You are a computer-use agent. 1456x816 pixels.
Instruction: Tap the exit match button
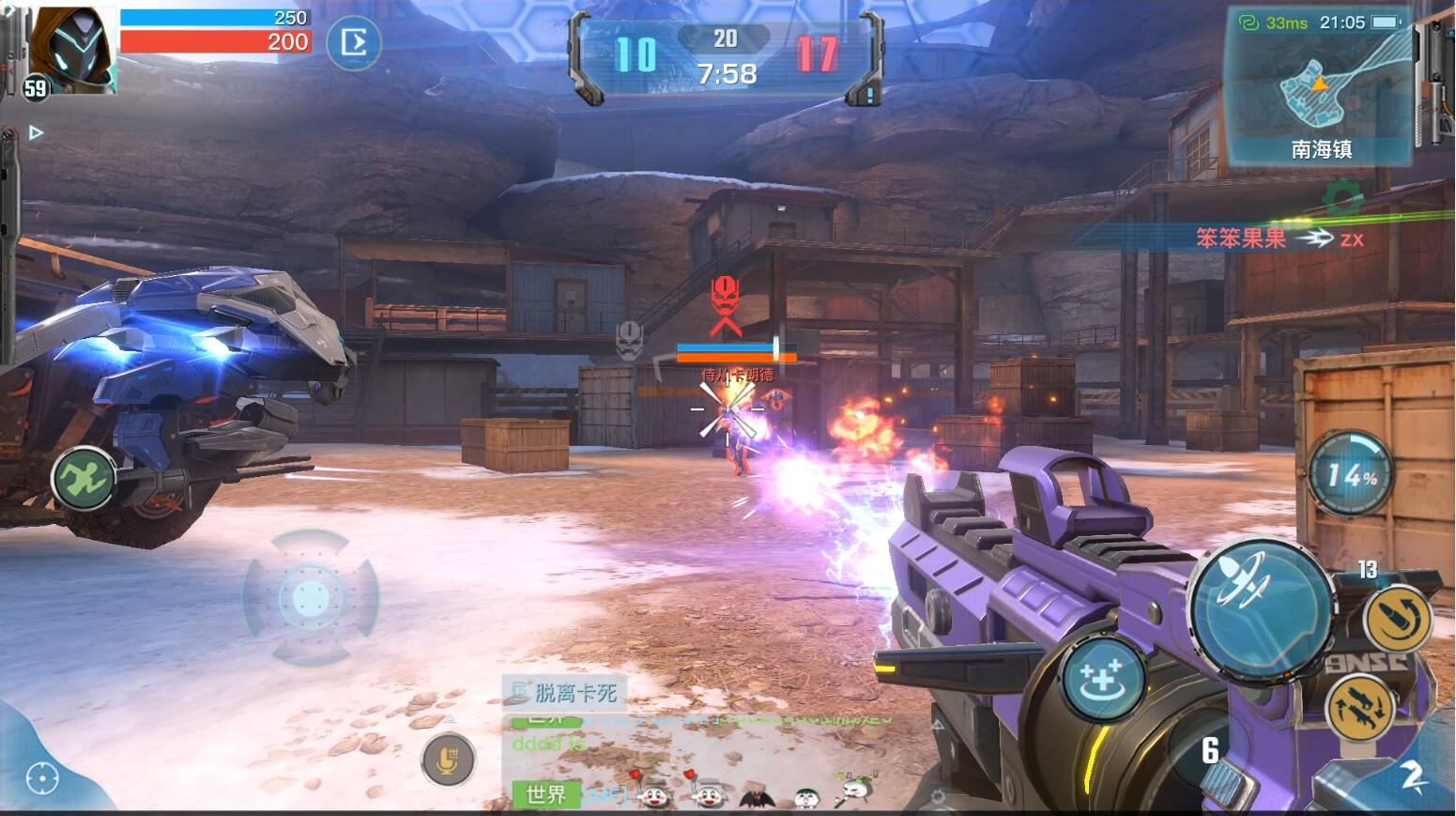(x=354, y=43)
